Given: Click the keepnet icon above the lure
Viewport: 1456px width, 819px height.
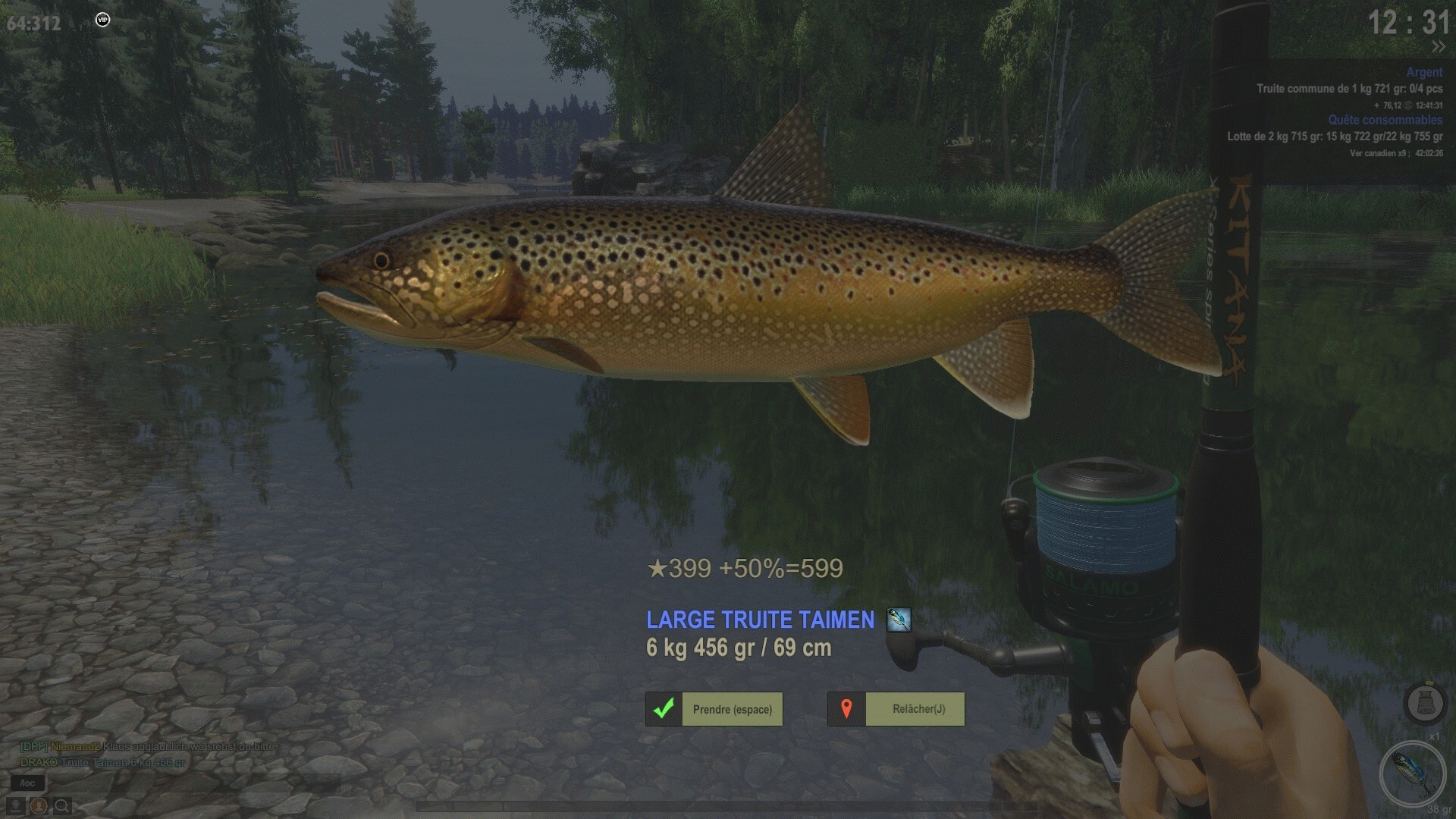Looking at the screenshot, I should coord(1424,703).
